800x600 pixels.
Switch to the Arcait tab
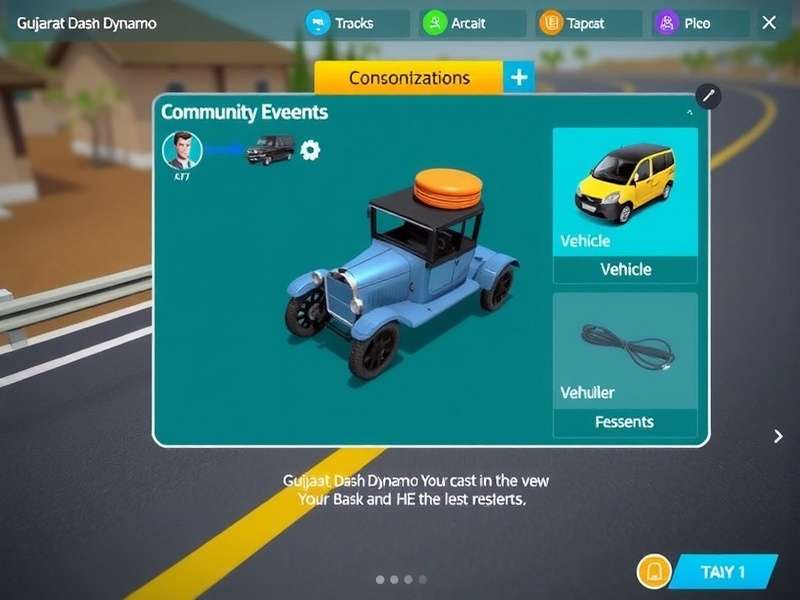pyautogui.click(x=473, y=23)
